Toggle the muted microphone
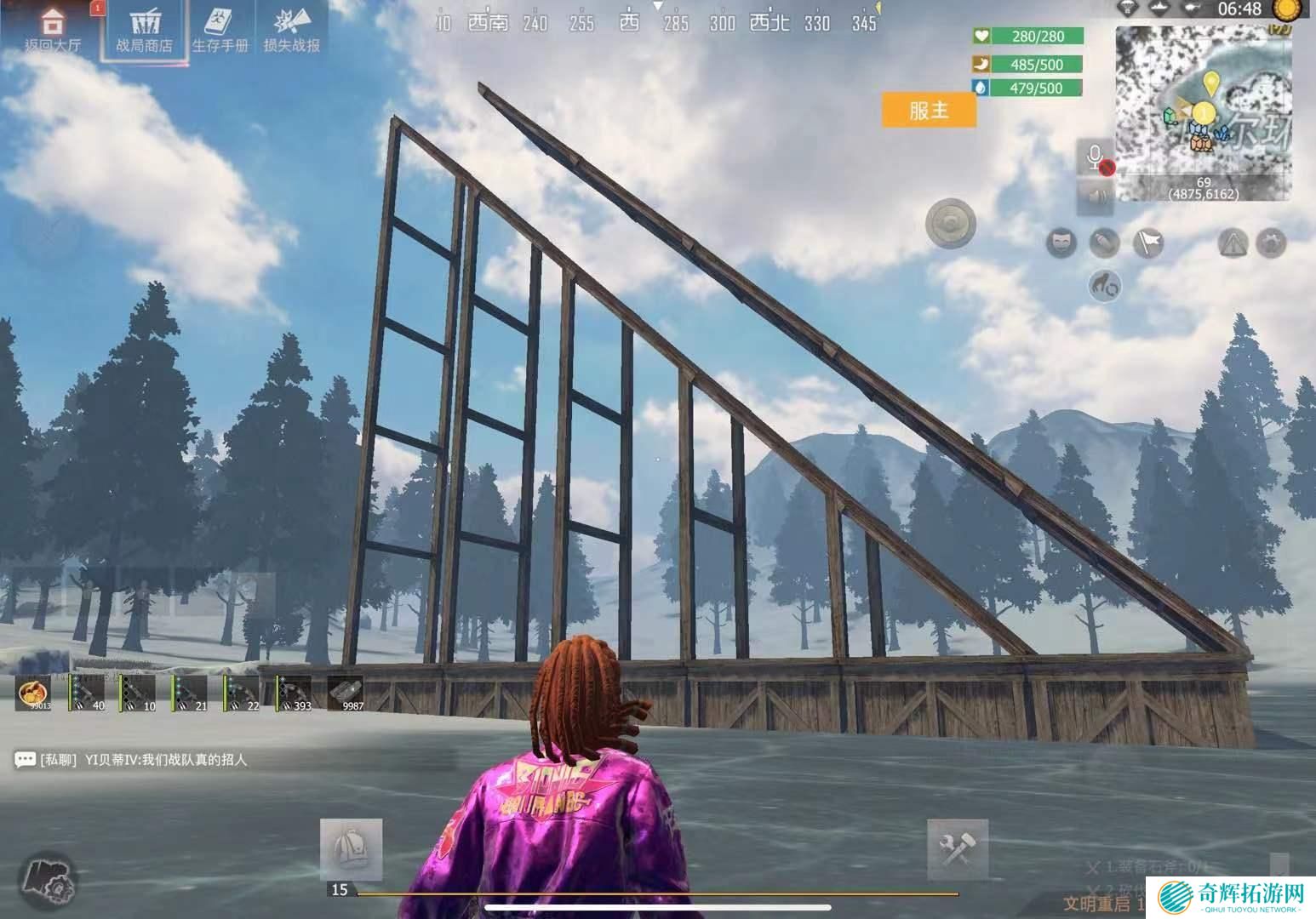1316x919 pixels. click(x=1095, y=158)
